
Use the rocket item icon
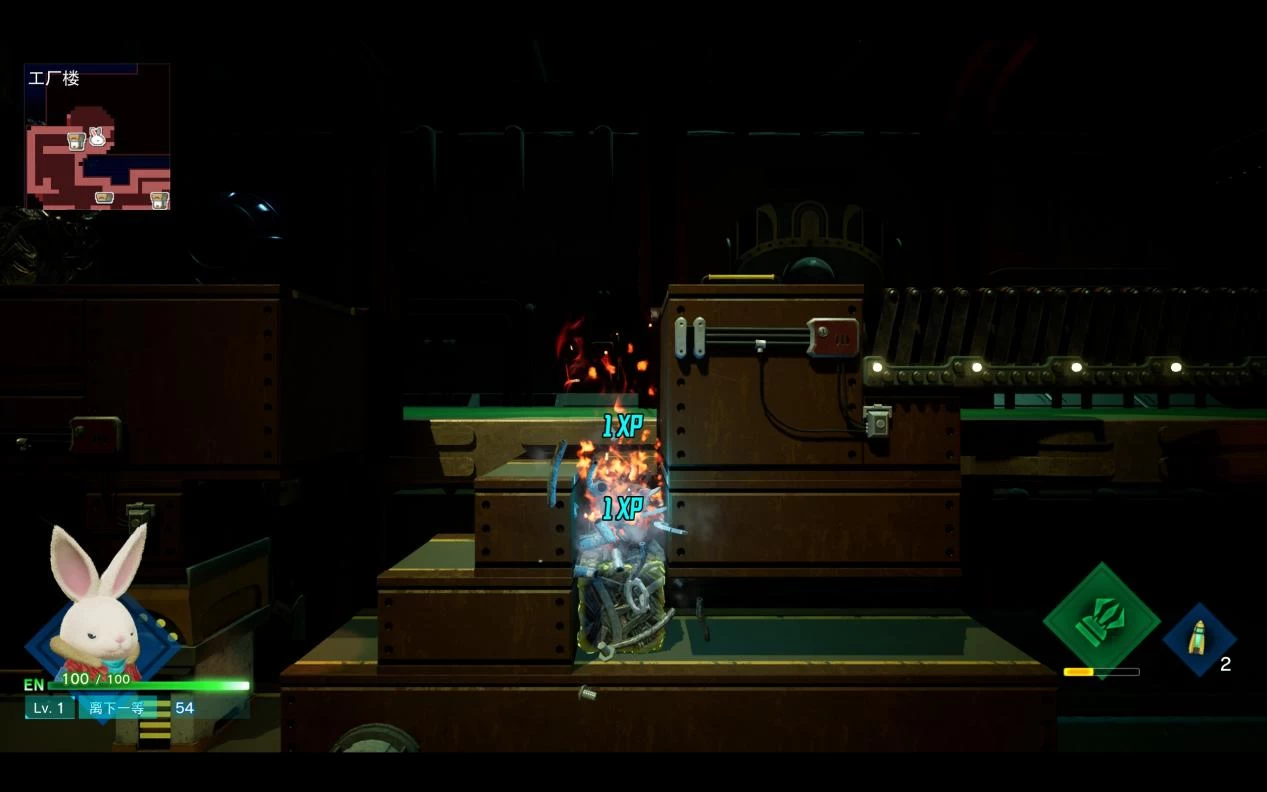pos(1198,639)
